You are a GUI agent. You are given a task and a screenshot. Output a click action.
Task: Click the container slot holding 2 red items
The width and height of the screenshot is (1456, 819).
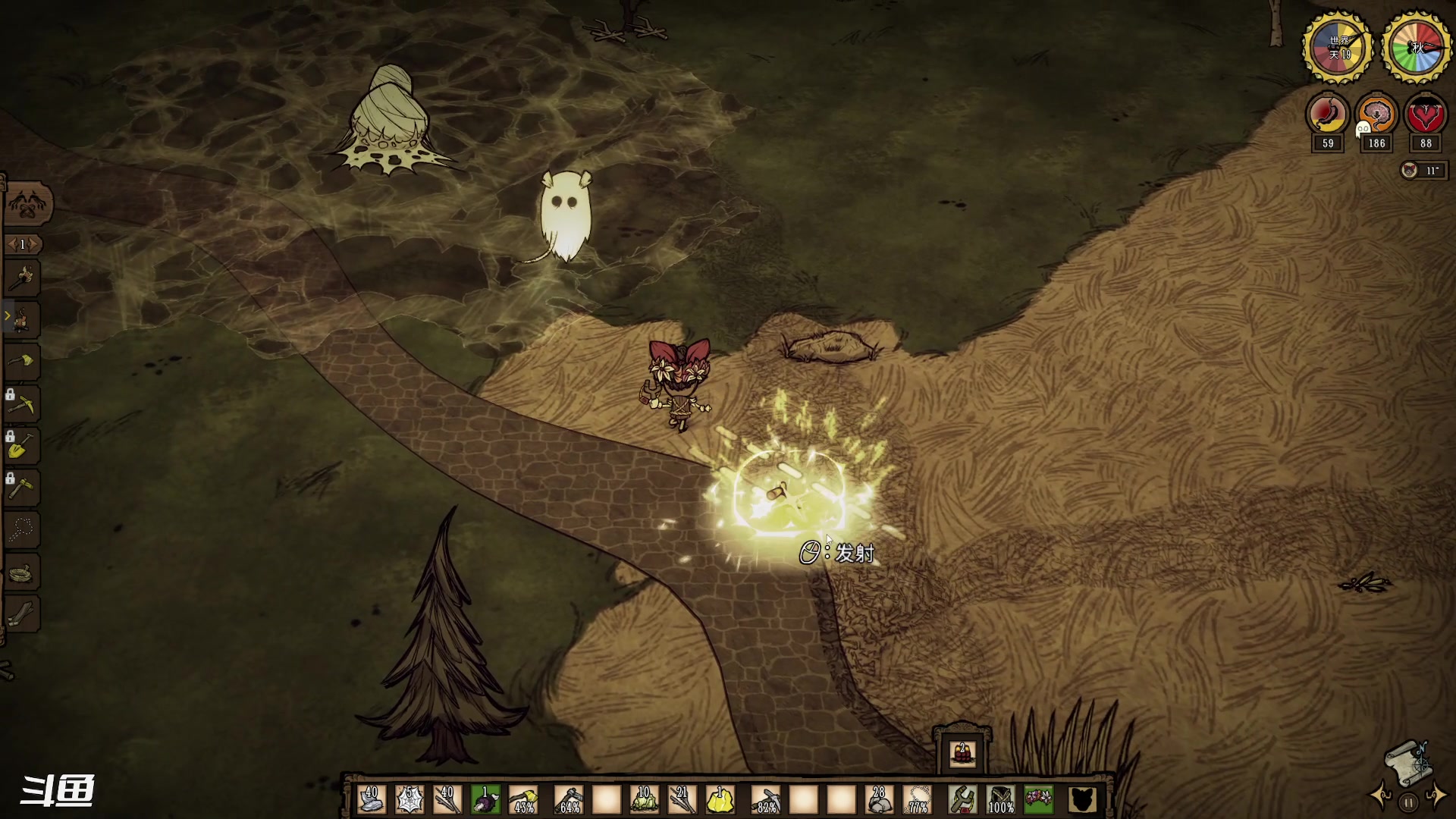click(962, 753)
